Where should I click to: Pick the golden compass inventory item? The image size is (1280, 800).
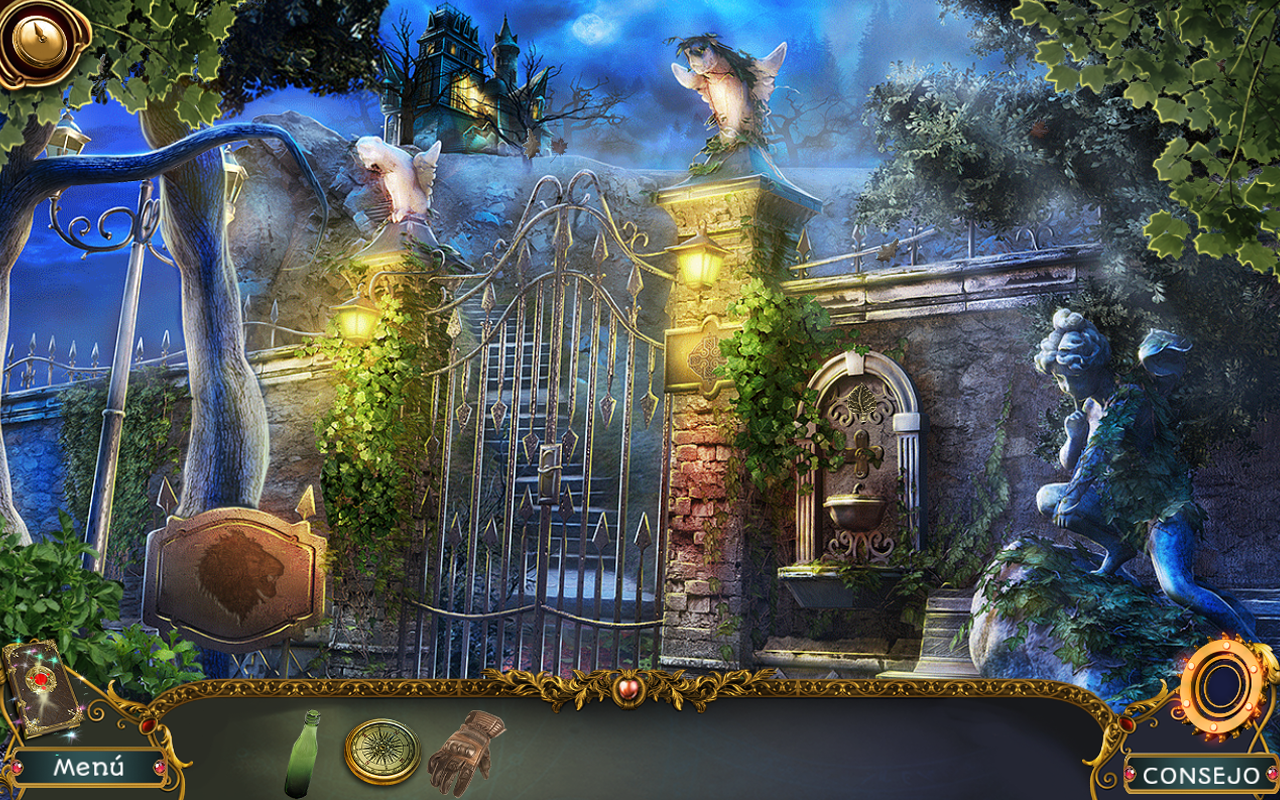383,751
